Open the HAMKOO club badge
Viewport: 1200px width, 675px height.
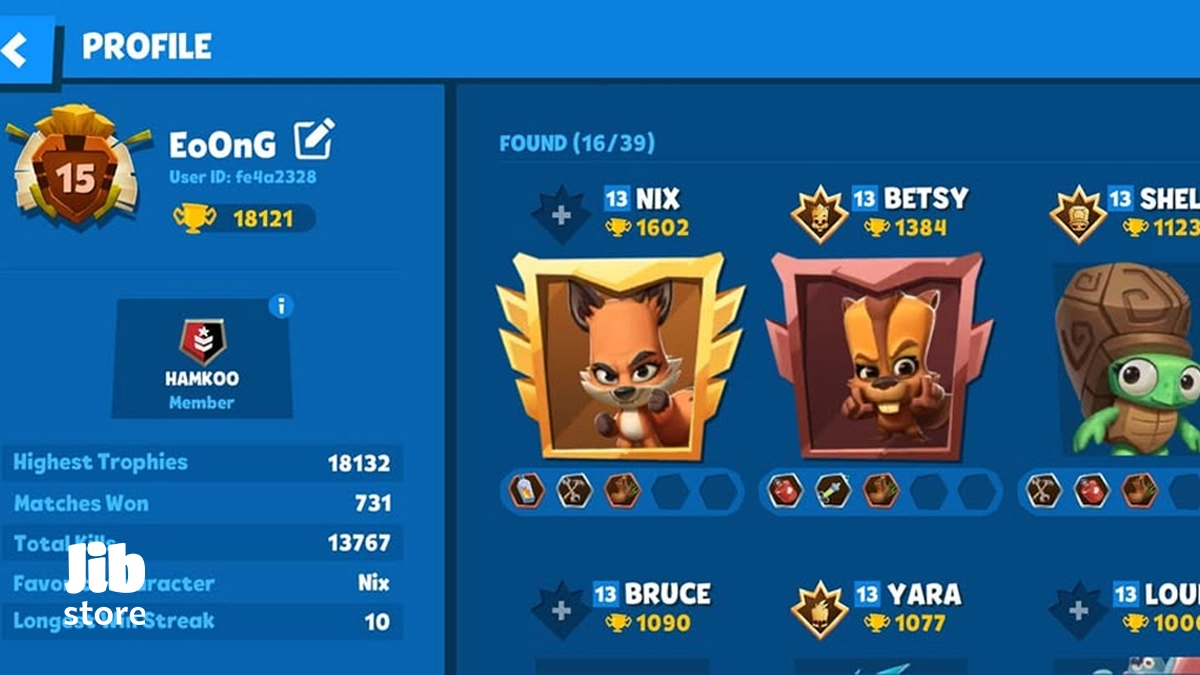pos(202,343)
